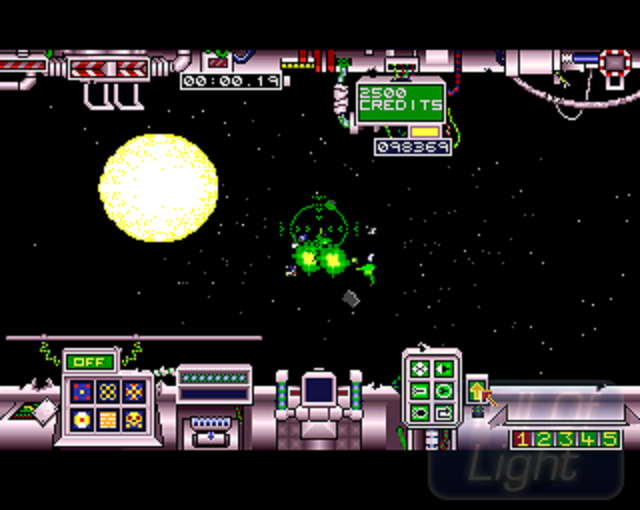Toggle the green OFF switch
This screenshot has height=510, width=640.
pyautogui.click(x=89, y=361)
